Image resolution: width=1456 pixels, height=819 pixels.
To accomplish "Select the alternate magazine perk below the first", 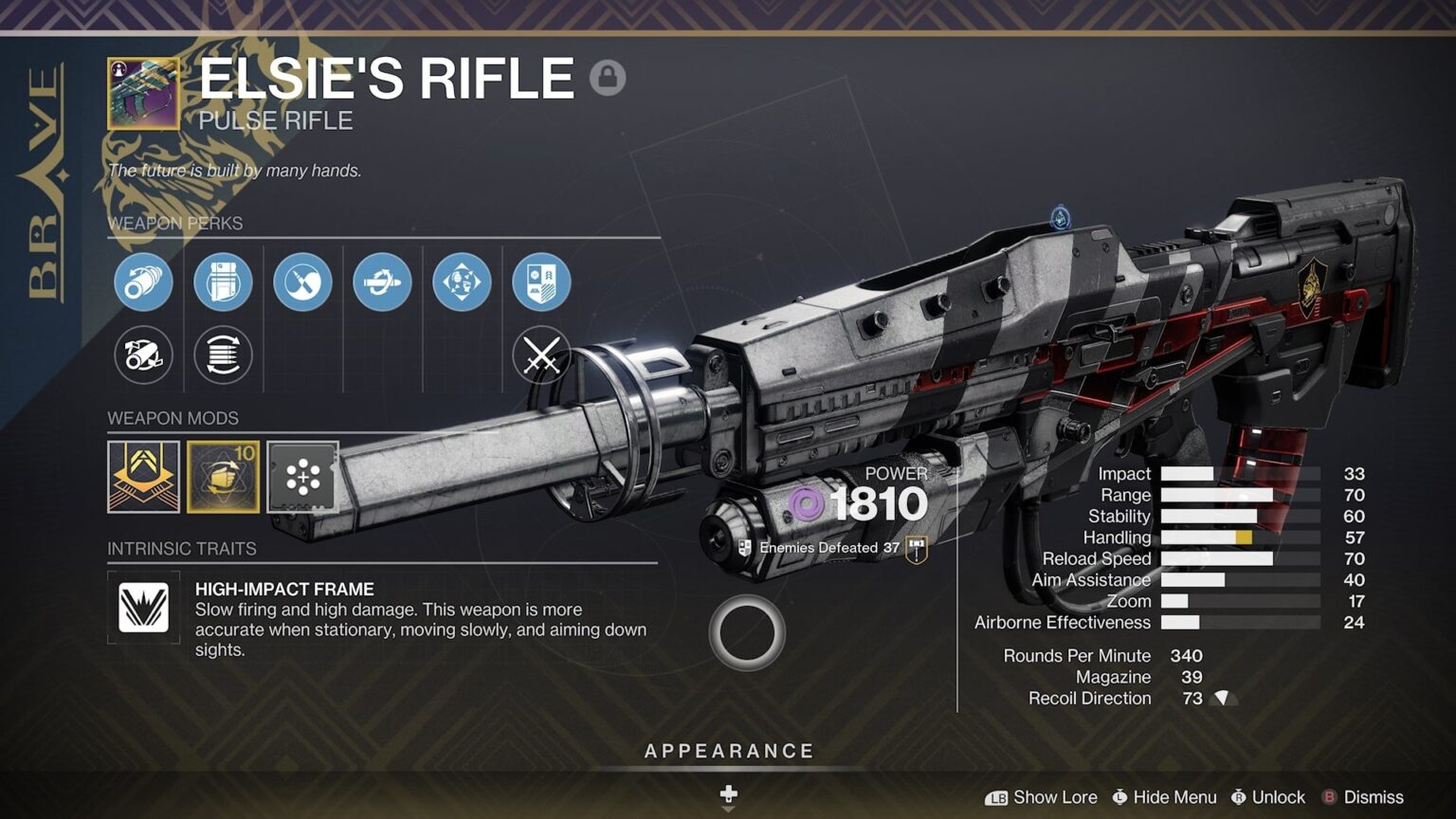I will click(222, 355).
